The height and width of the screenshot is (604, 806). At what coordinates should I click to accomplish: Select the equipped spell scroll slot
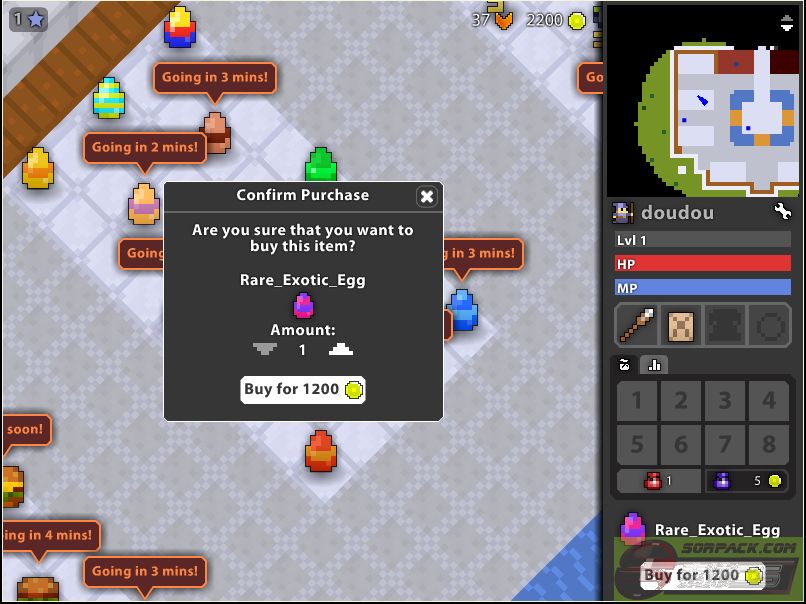tap(681, 326)
